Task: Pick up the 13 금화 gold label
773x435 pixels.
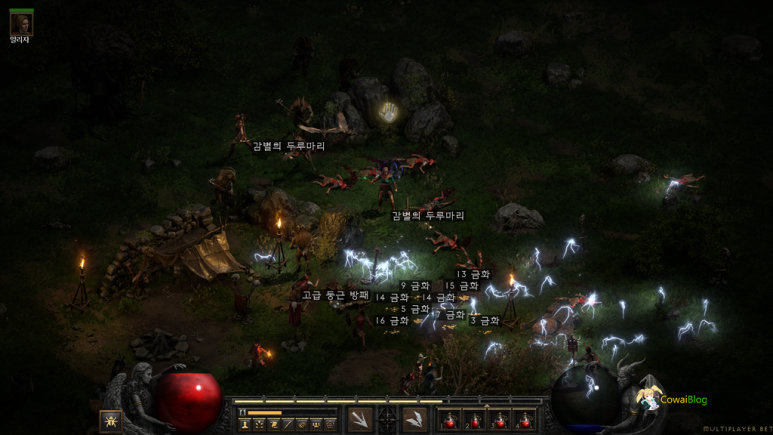Action: pyautogui.click(x=473, y=274)
